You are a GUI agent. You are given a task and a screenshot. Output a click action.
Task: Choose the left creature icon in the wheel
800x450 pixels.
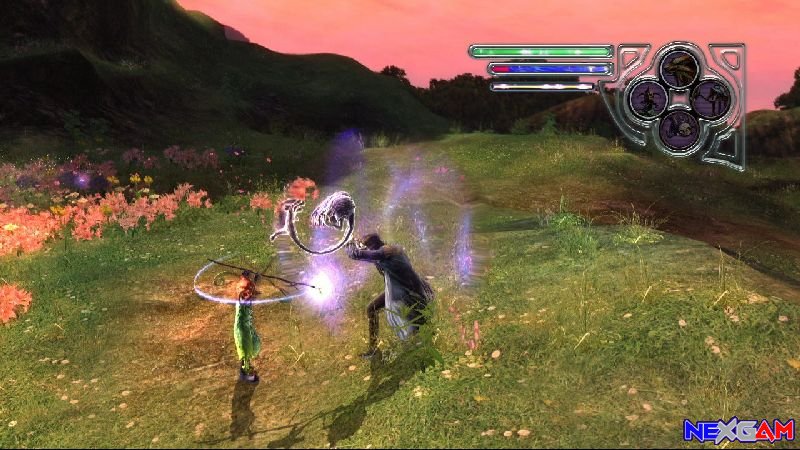[648, 98]
